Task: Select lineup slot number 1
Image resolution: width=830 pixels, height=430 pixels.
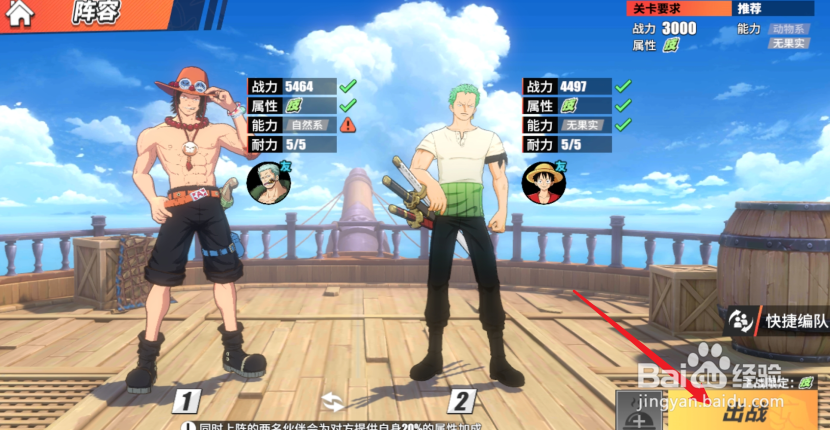Action: (186, 402)
